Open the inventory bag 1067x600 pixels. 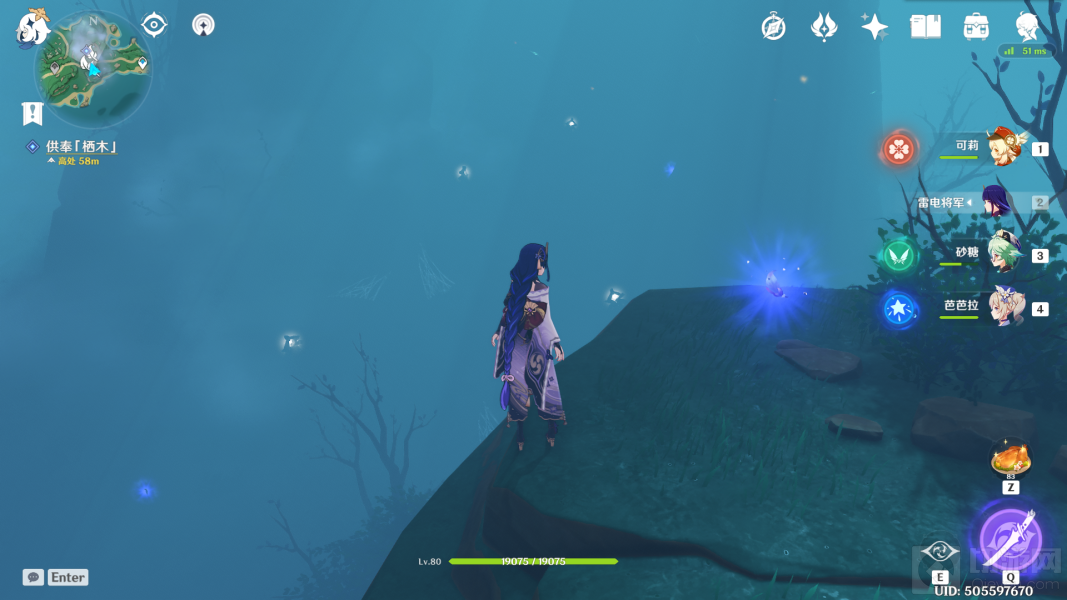[976, 27]
